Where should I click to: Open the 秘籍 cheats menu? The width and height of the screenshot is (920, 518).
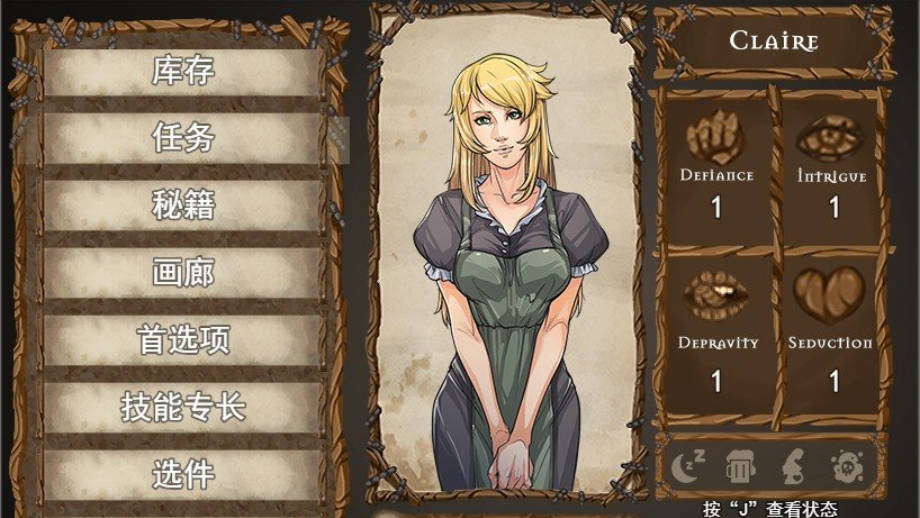pyautogui.click(x=183, y=204)
